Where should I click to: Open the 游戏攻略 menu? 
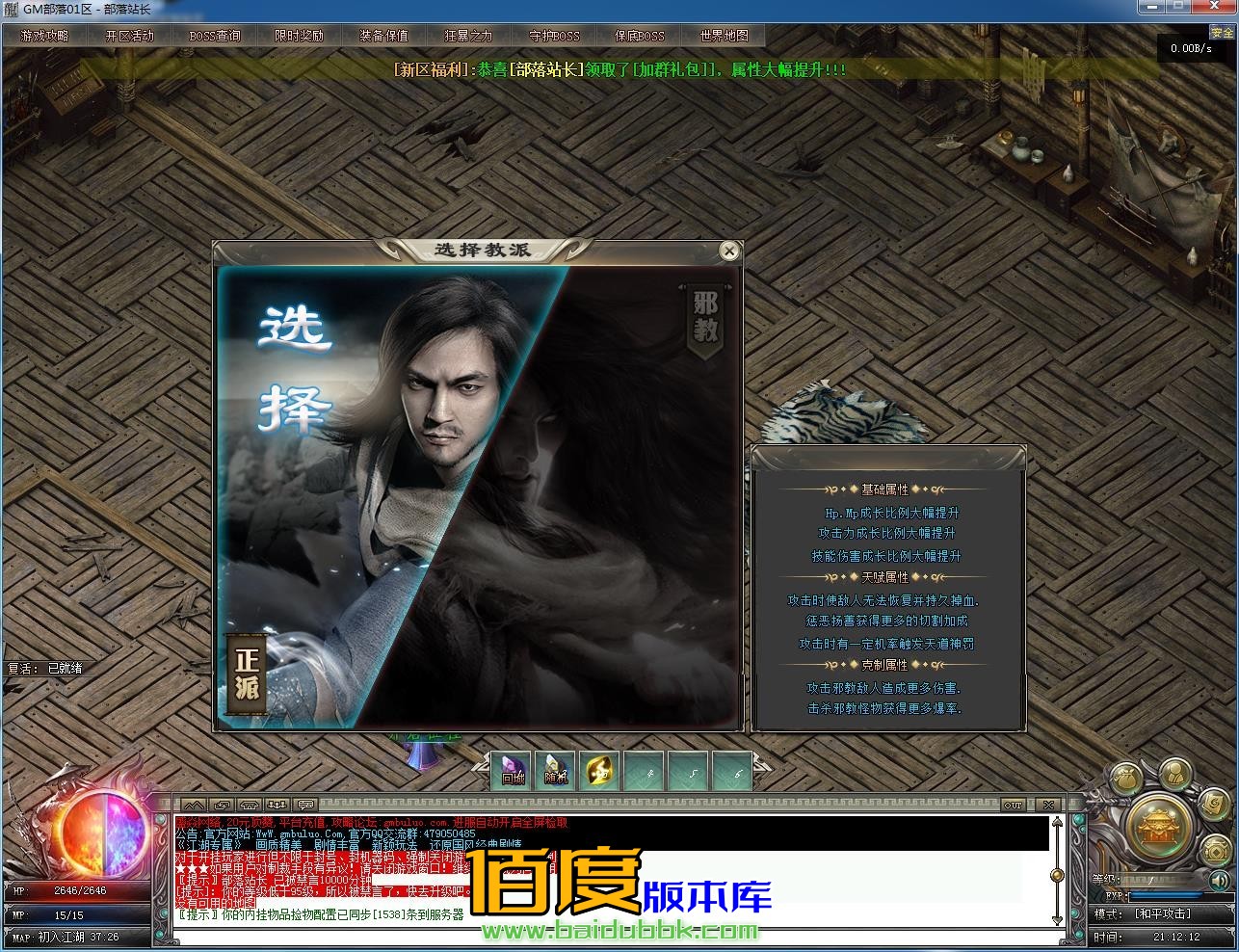click(44, 36)
